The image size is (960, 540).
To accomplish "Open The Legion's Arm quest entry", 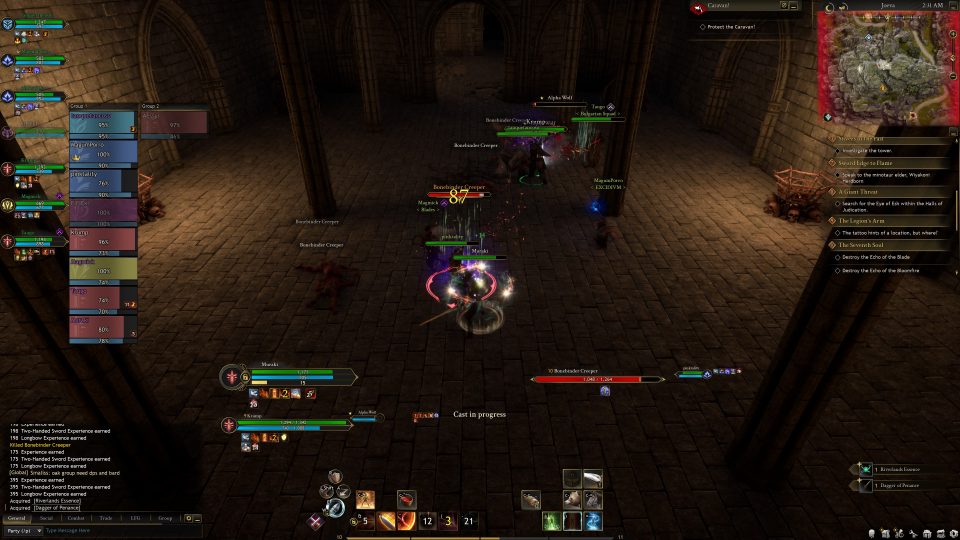I will click(x=862, y=219).
